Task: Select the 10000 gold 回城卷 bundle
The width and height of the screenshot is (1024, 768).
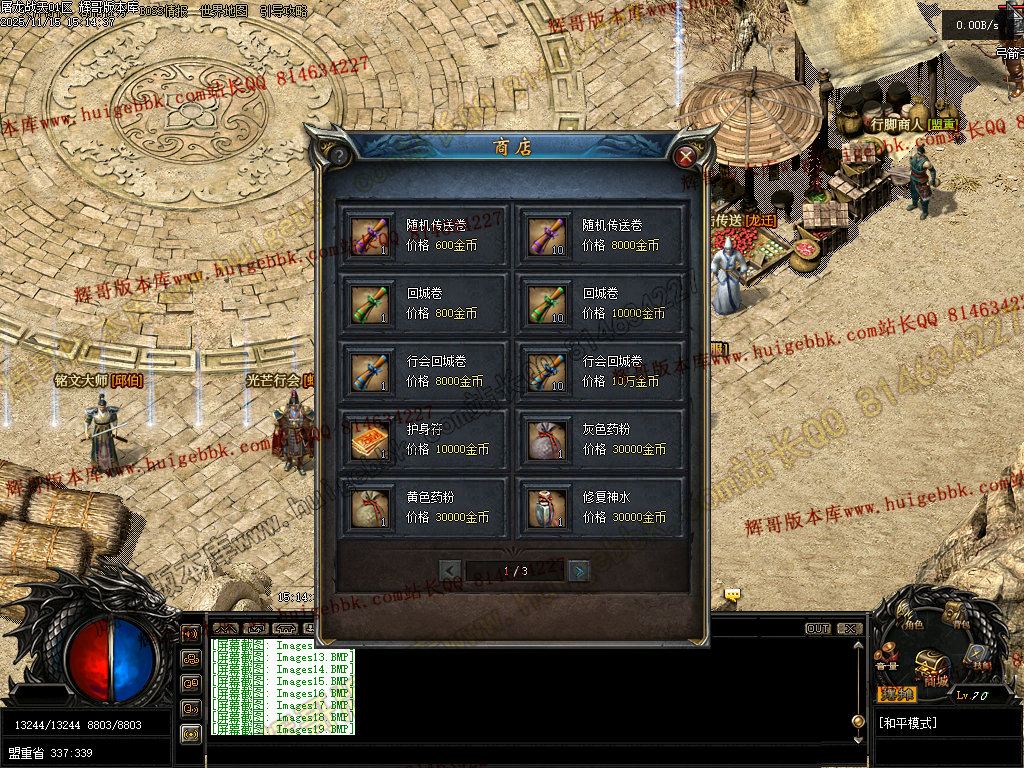Action: [601, 303]
